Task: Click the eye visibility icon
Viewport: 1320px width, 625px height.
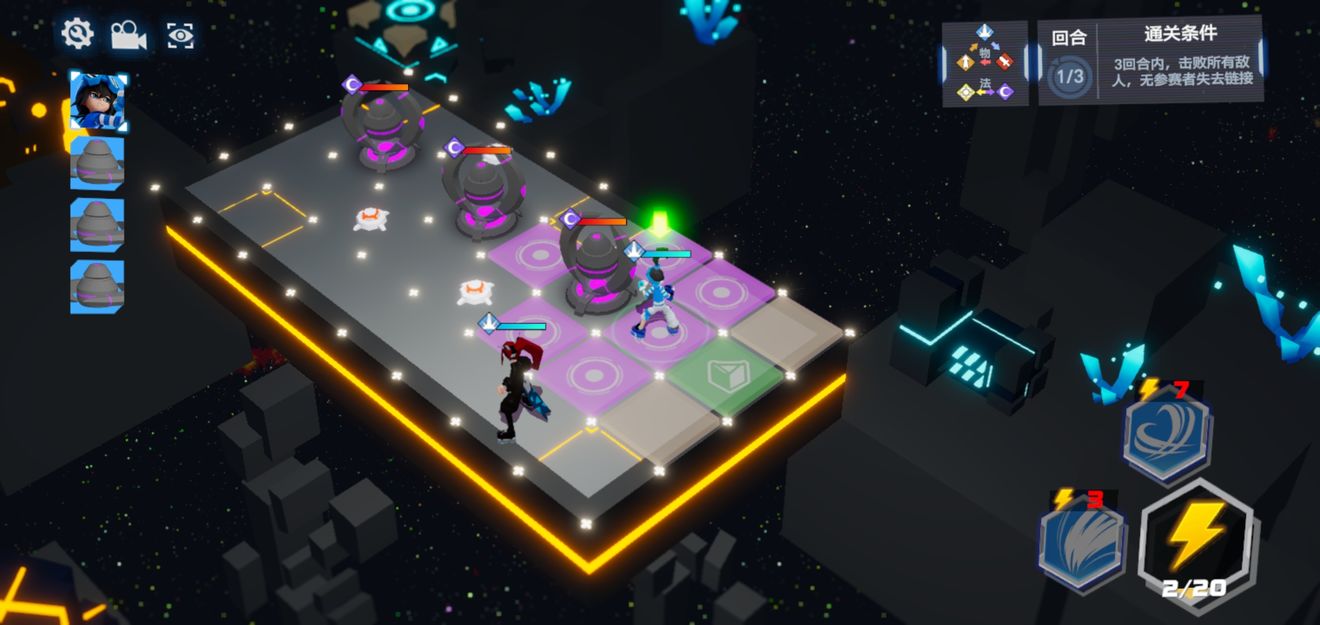Action: [180, 36]
